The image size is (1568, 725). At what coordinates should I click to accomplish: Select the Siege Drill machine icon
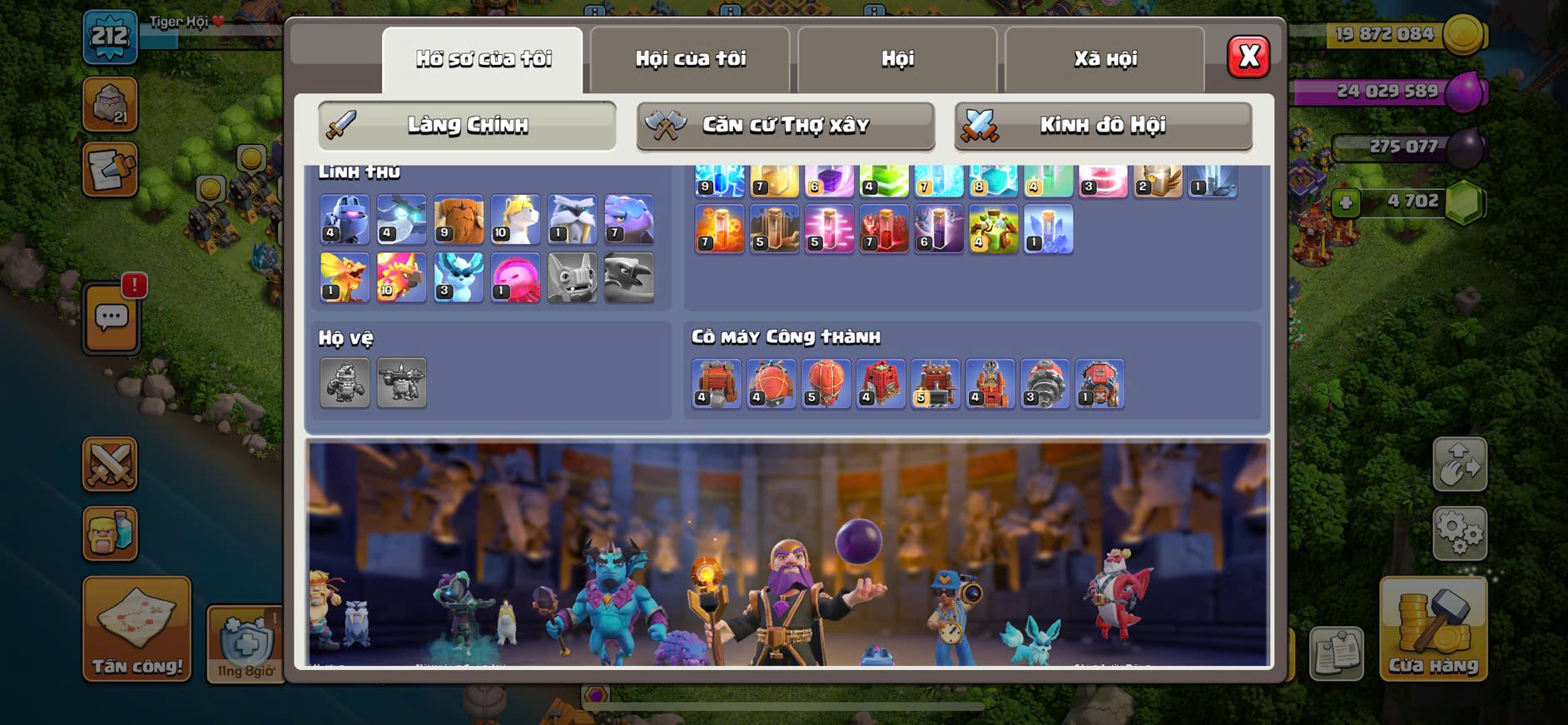pyautogui.click(x=1045, y=384)
